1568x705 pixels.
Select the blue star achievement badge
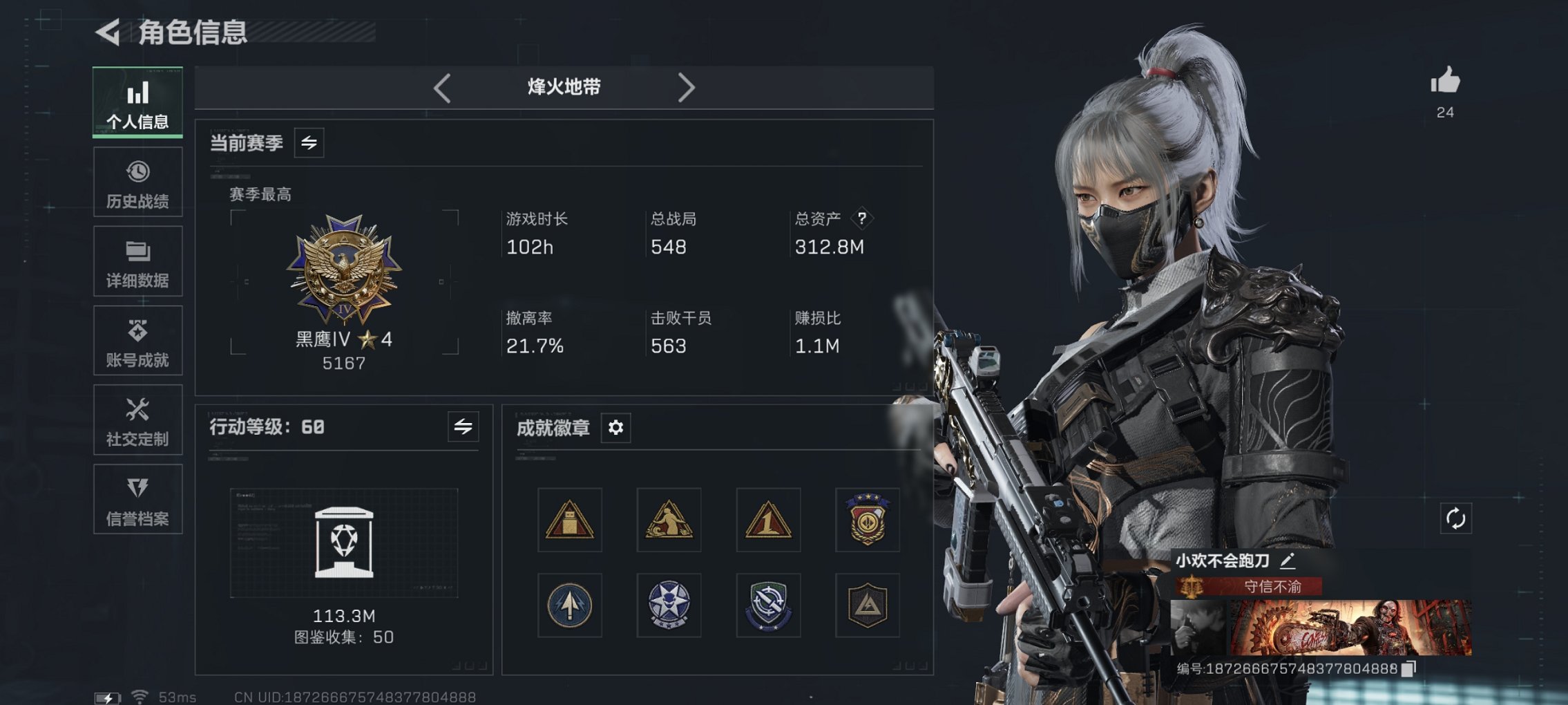click(x=669, y=606)
